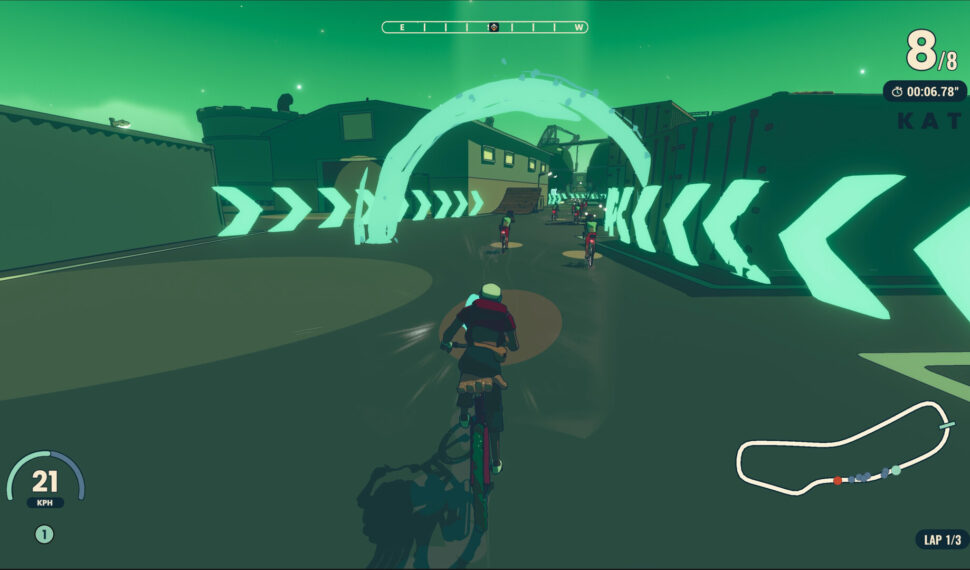The image size is (970, 570).
Task: Click the compass heading bar
Action: (x=485, y=27)
